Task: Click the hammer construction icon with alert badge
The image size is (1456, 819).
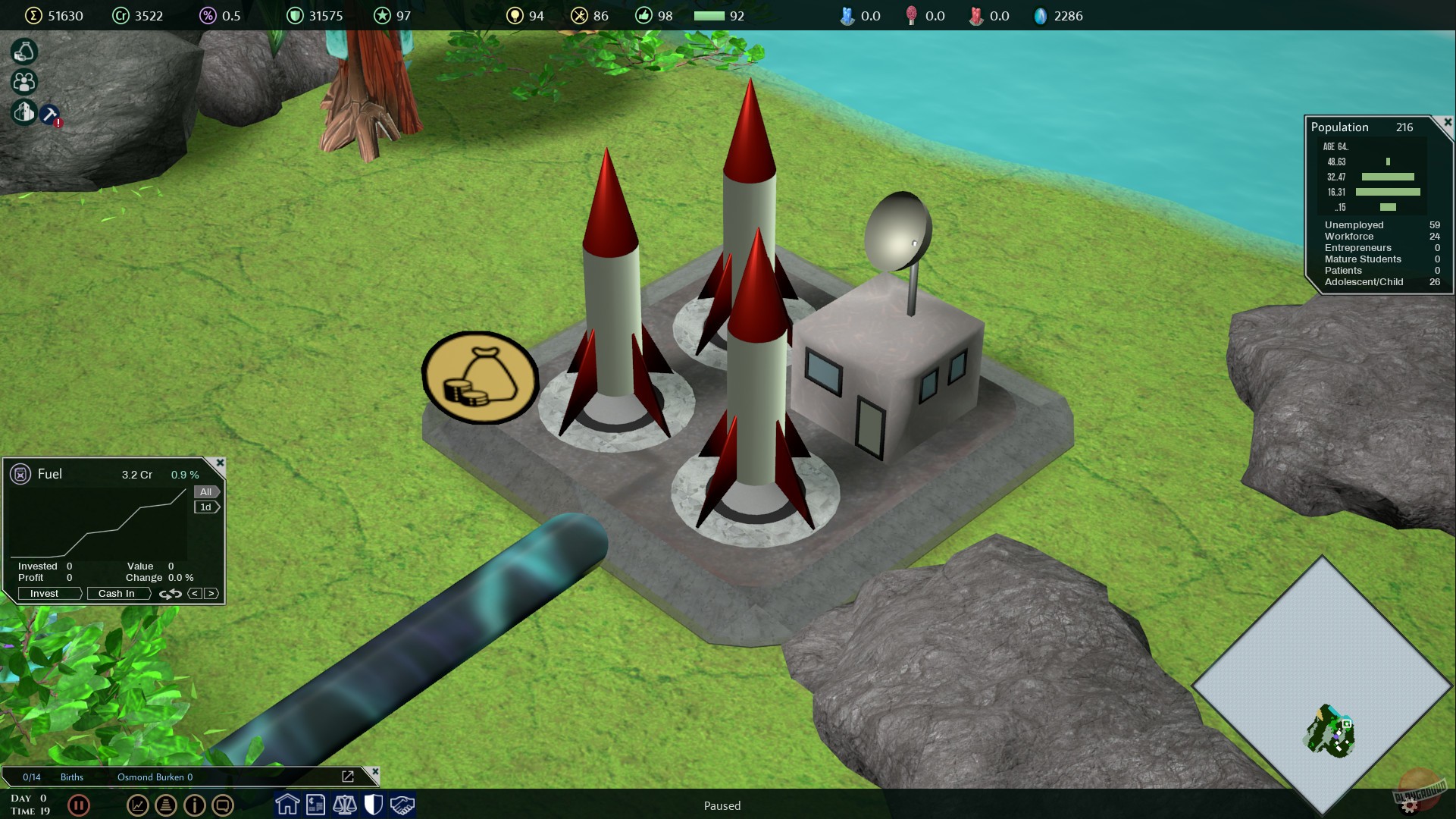Action: tap(49, 115)
